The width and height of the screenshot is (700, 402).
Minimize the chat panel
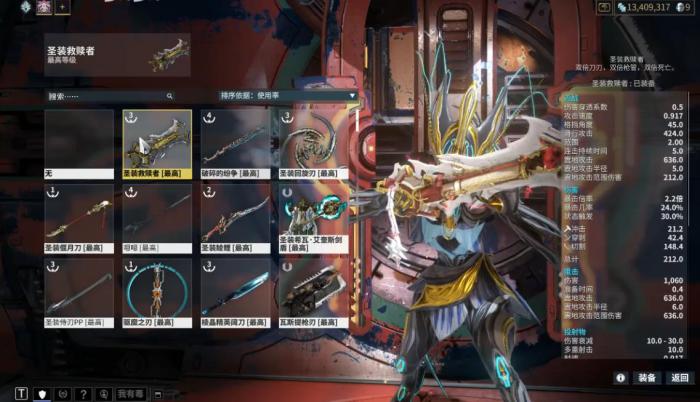click(x=158, y=393)
